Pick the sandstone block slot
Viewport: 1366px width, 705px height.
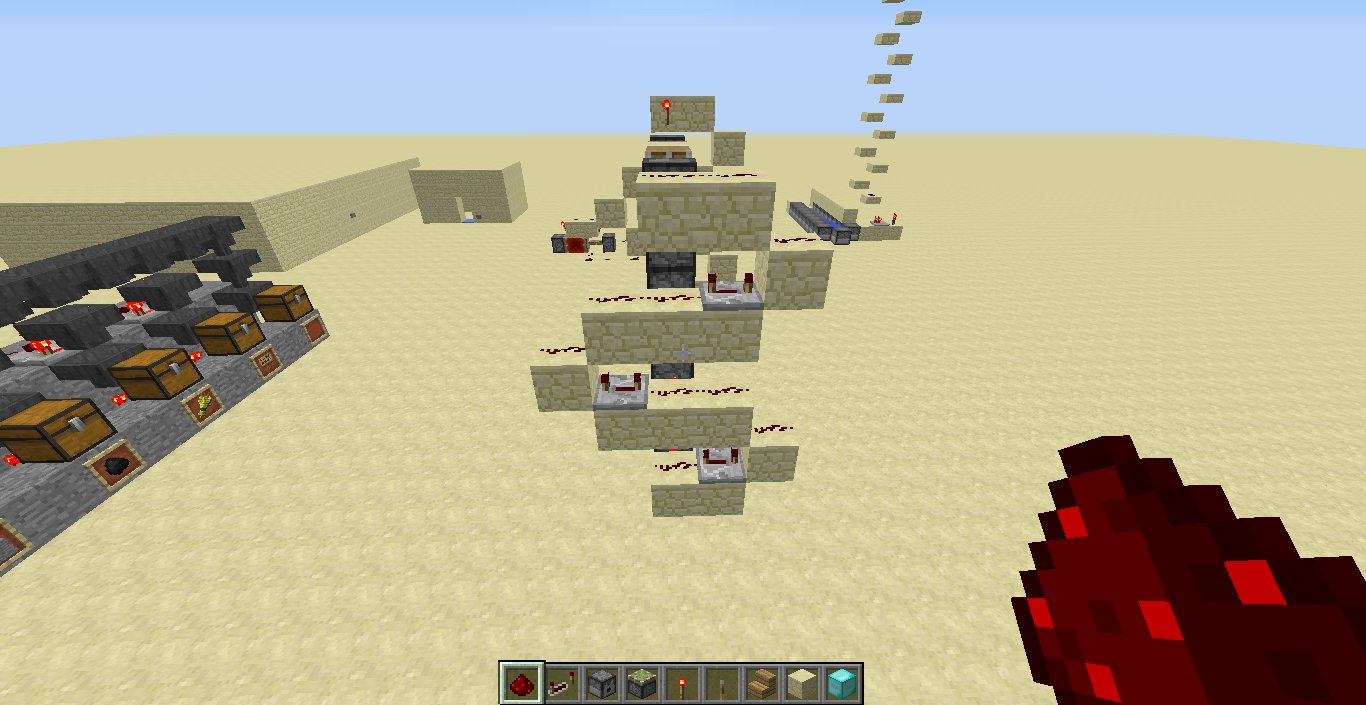pyautogui.click(x=802, y=683)
